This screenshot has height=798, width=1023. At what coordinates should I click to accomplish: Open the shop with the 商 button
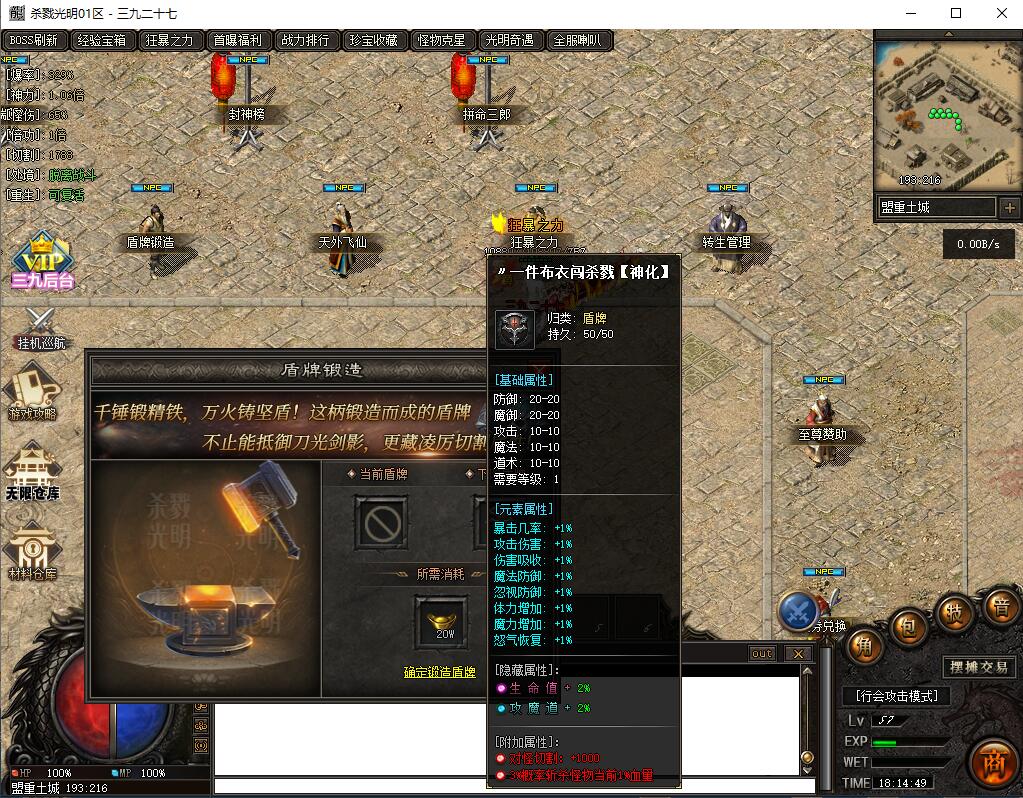(x=992, y=762)
